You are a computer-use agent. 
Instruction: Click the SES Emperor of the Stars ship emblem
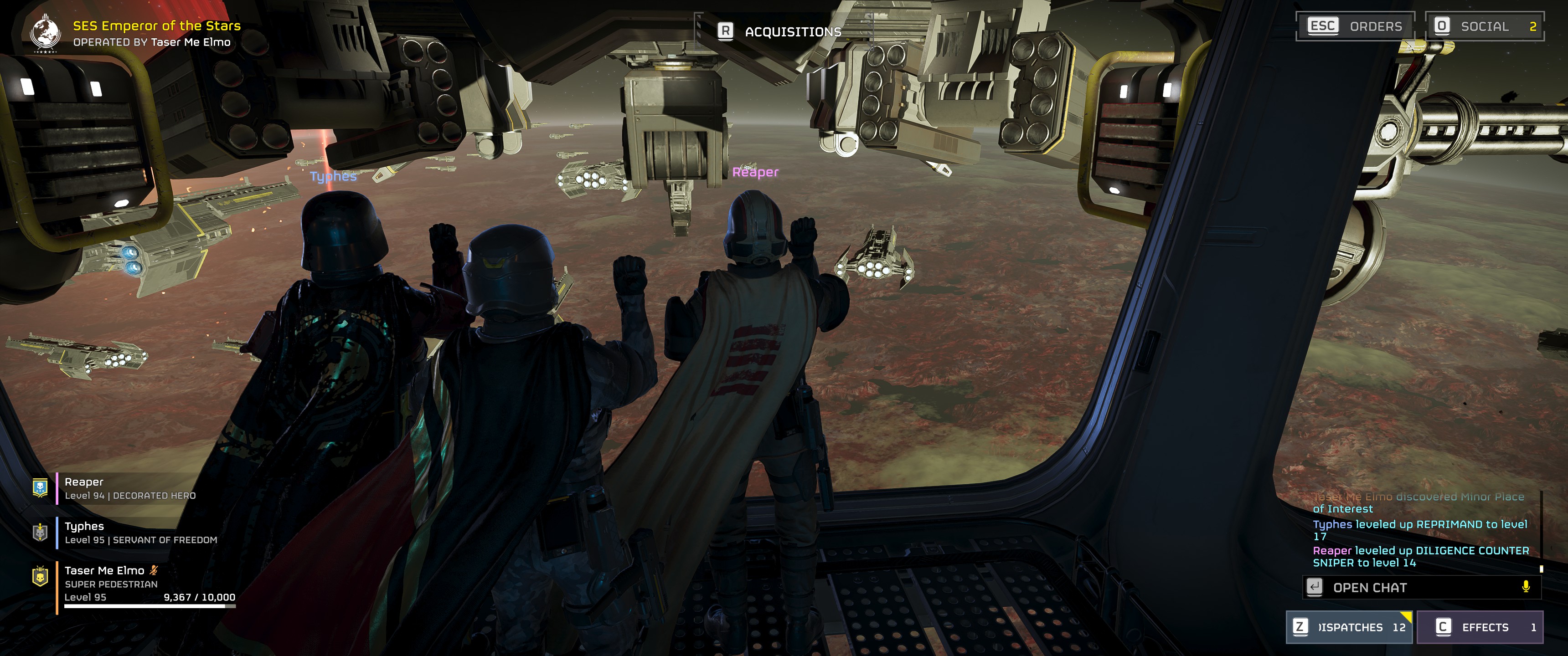click(46, 33)
